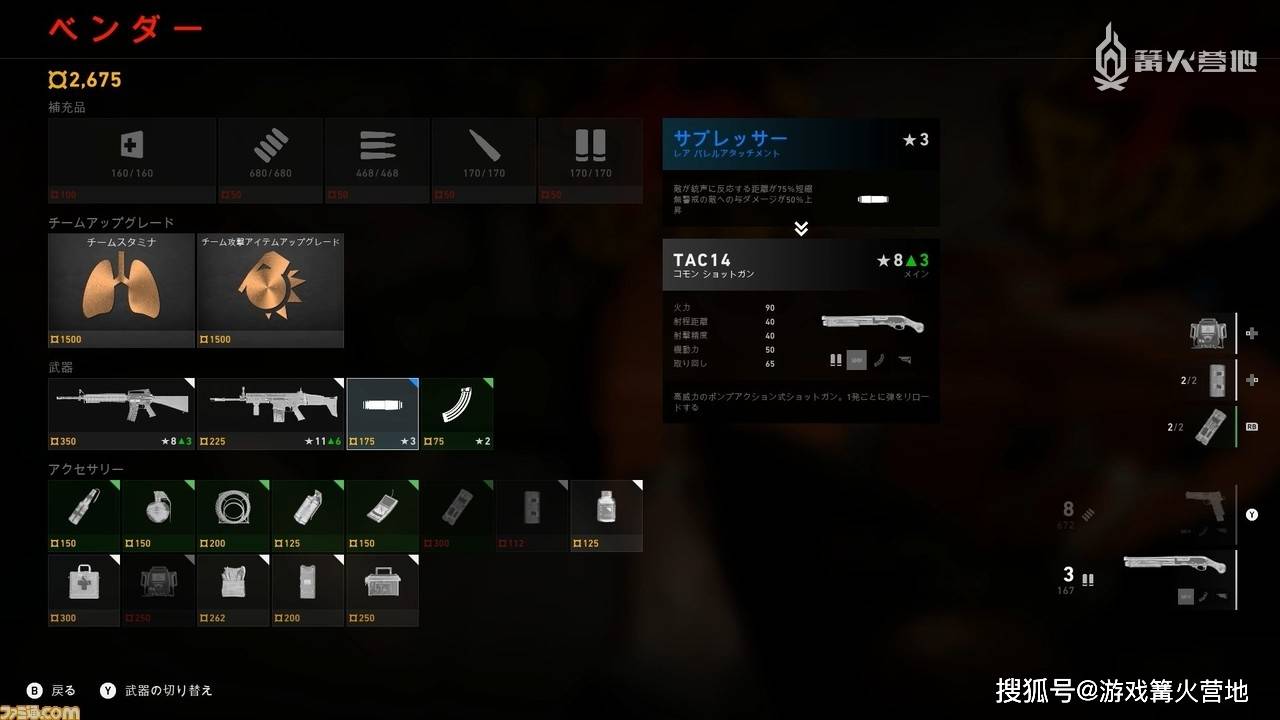Buy the first aid kit for 300
This screenshot has height=720, width=1280.
pyautogui.click(x=84, y=590)
